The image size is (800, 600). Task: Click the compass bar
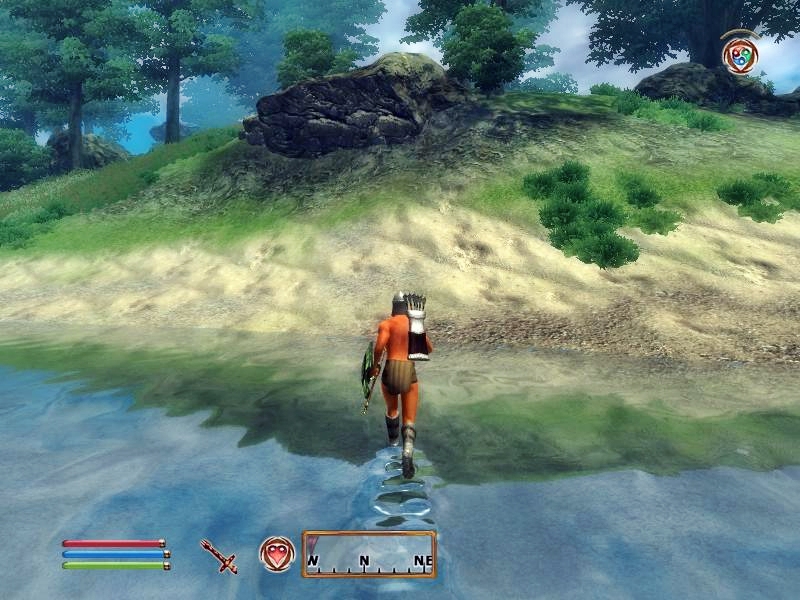tap(369, 554)
